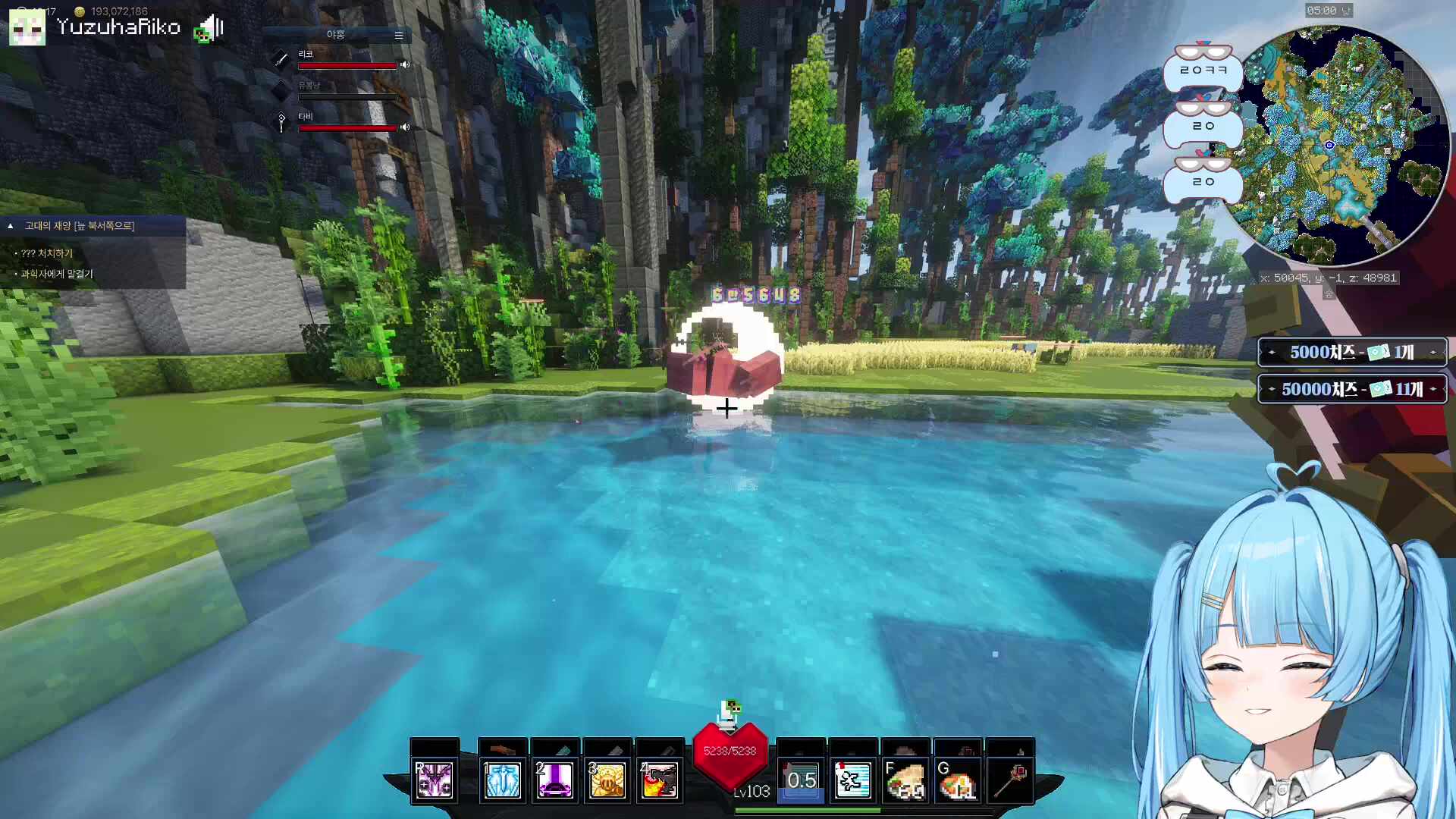The image size is (1456, 819).
Task: Cast the fire dragon skill 4
Action: [x=660, y=780]
